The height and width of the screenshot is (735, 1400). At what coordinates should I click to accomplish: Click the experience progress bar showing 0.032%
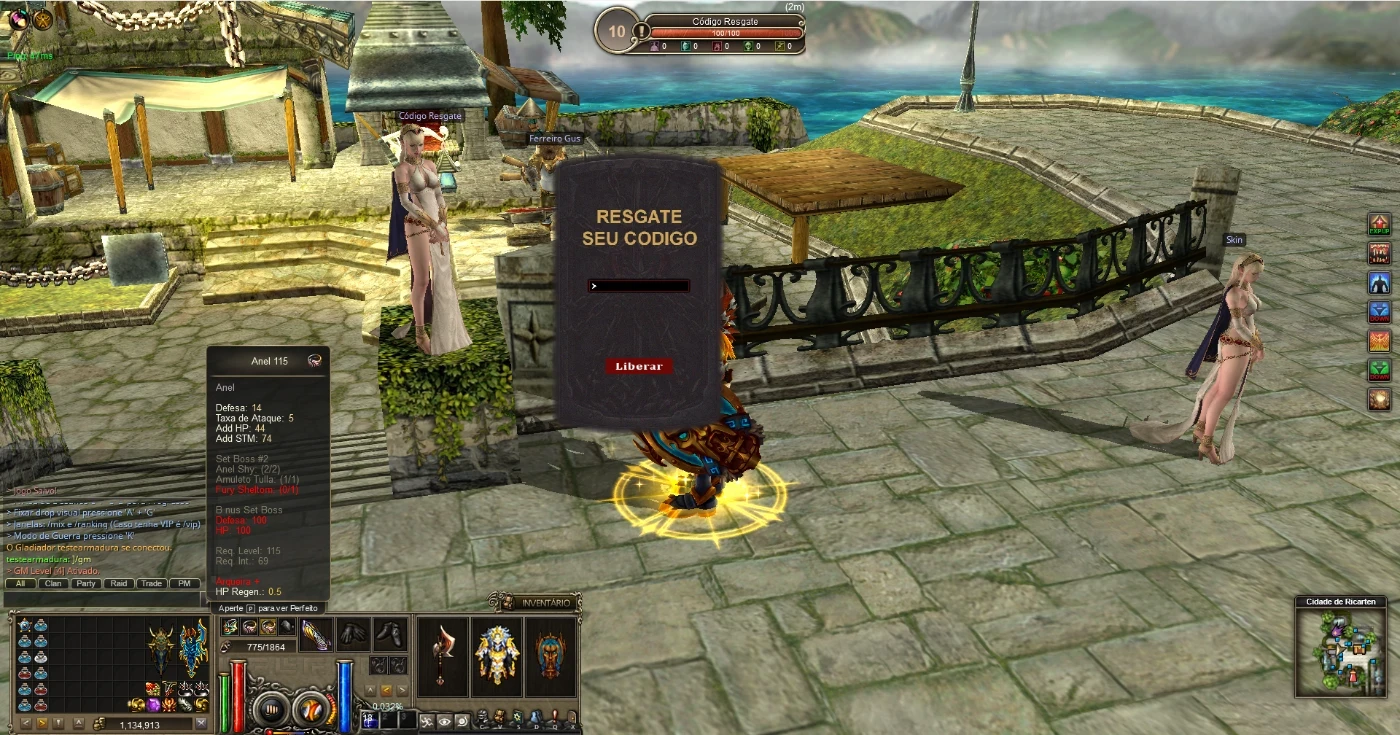pyautogui.click(x=387, y=706)
